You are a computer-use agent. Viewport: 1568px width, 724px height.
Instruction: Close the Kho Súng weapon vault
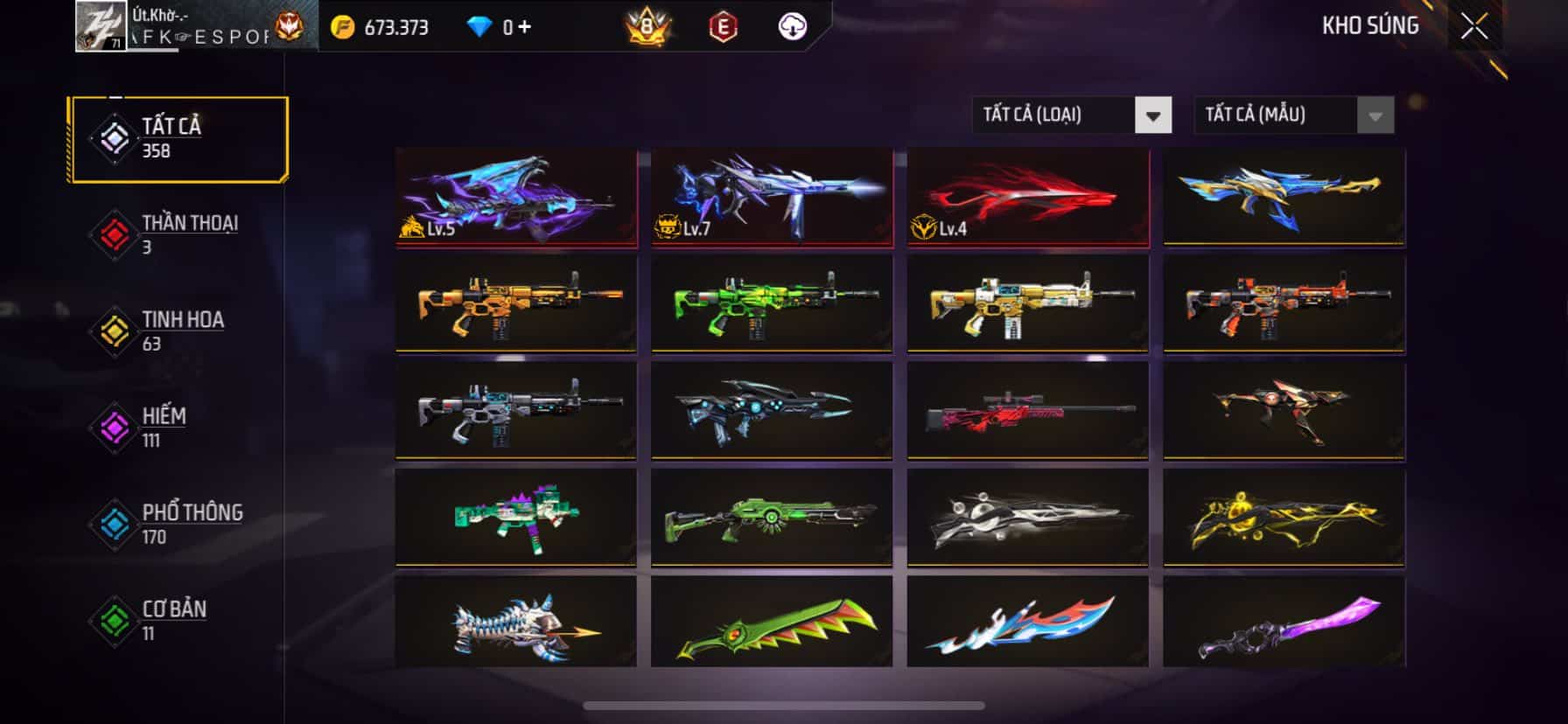pos(1474,27)
